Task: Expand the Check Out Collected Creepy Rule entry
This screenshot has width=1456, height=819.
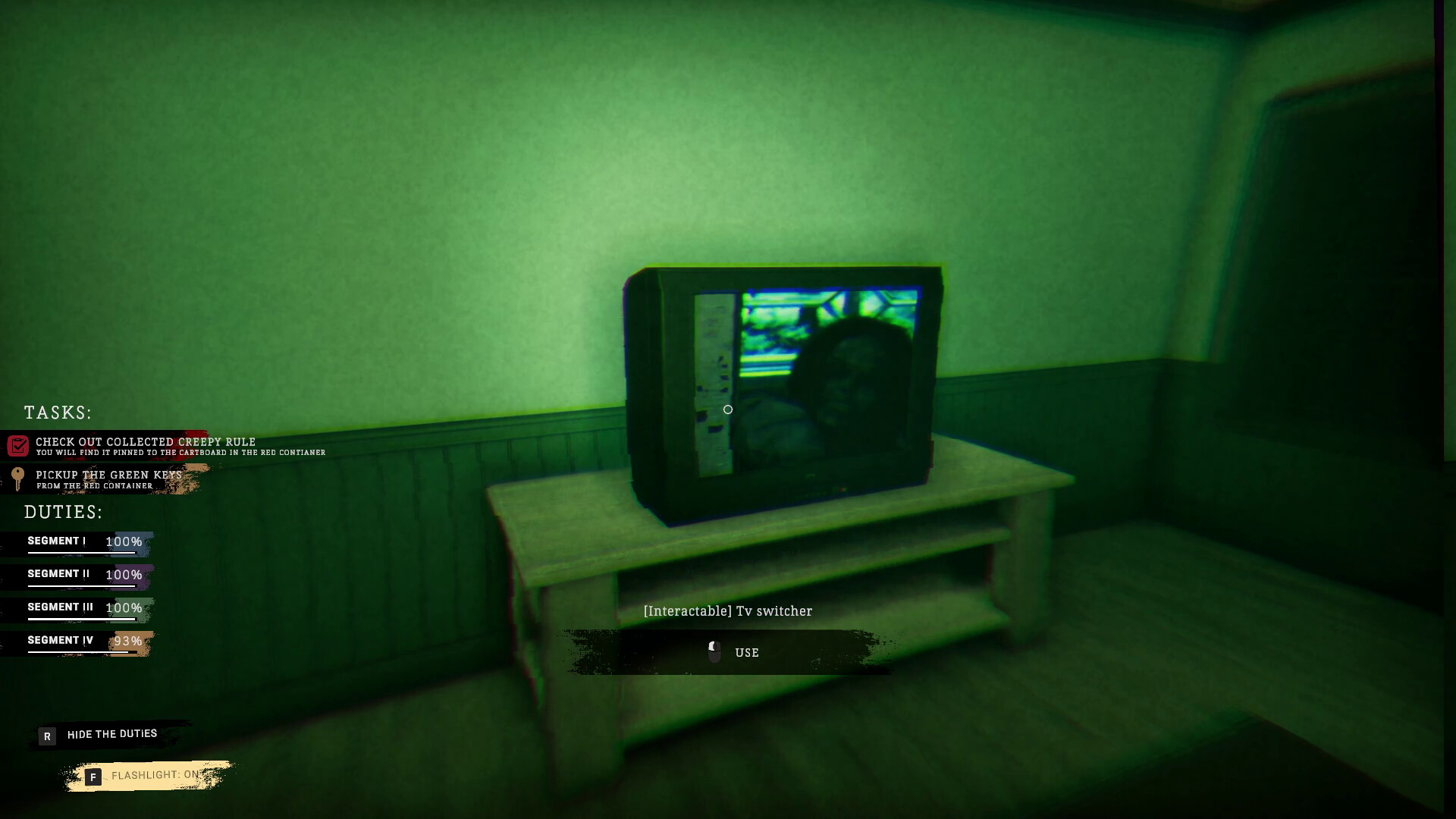Action: tap(145, 442)
